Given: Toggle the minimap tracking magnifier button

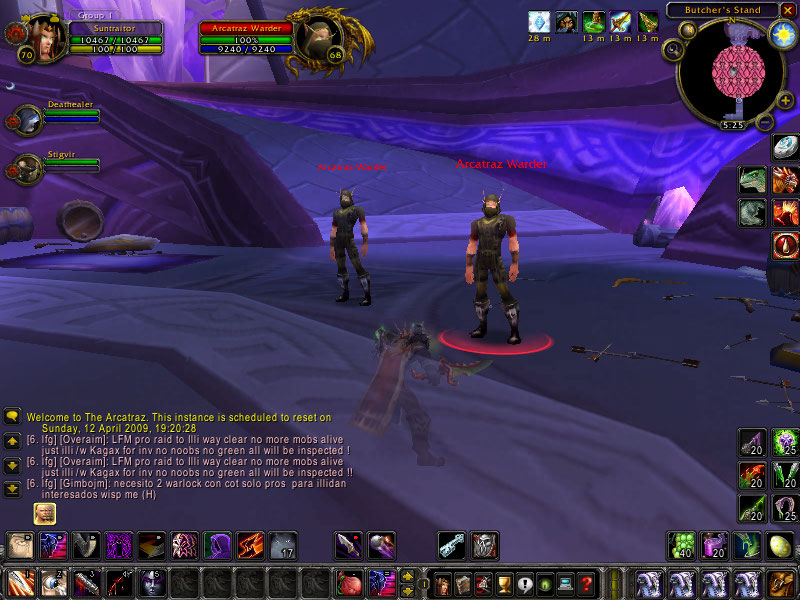Looking at the screenshot, I should coord(674,49).
